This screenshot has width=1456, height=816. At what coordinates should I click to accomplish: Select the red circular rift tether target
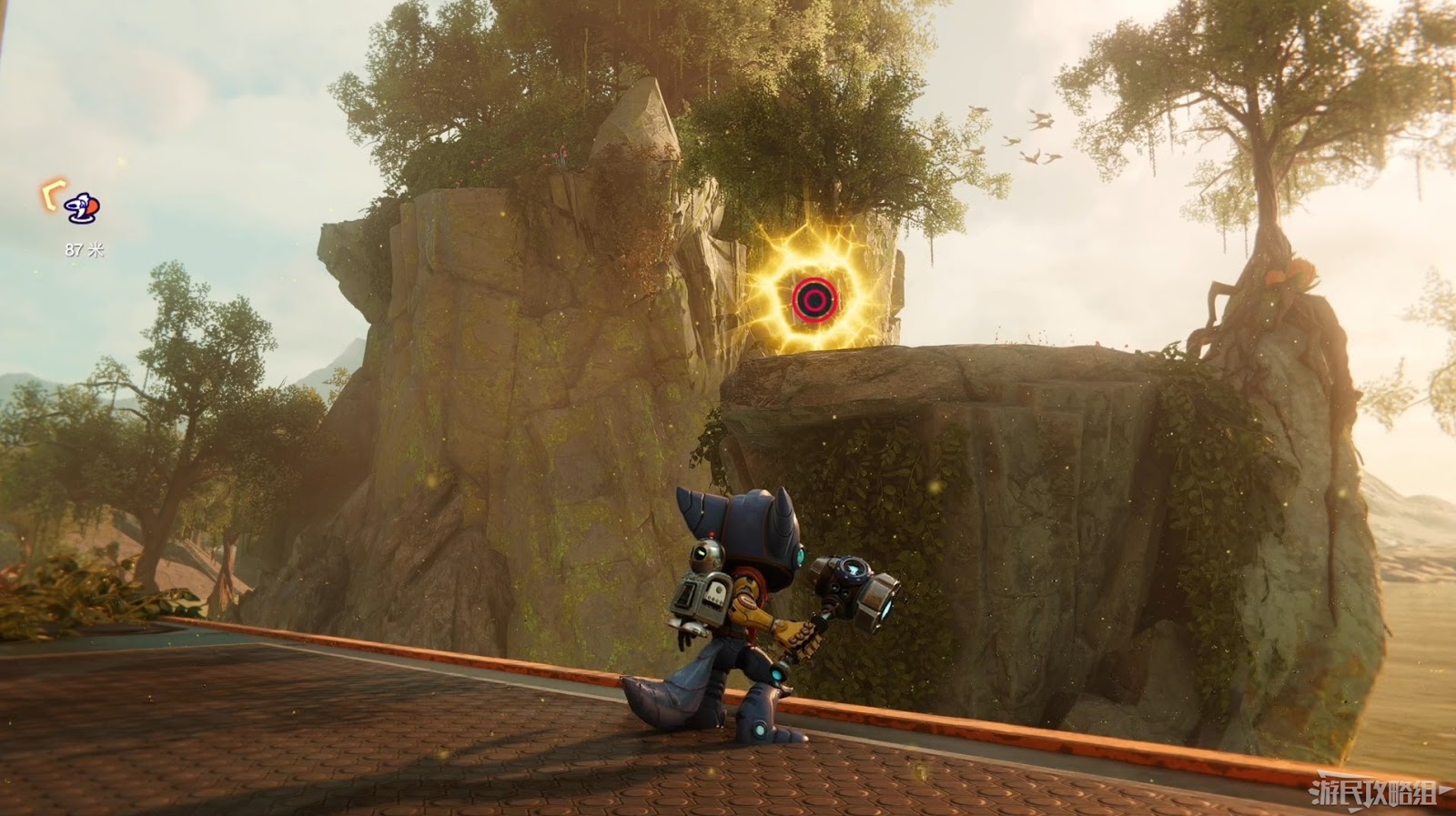tap(810, 297)
